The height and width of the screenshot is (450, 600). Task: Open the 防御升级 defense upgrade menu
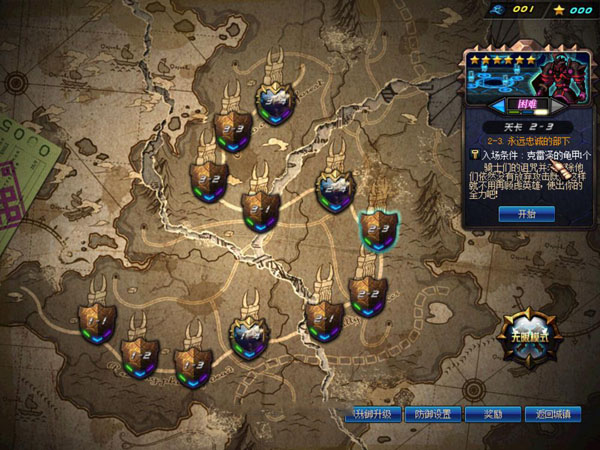coord(371,414)
